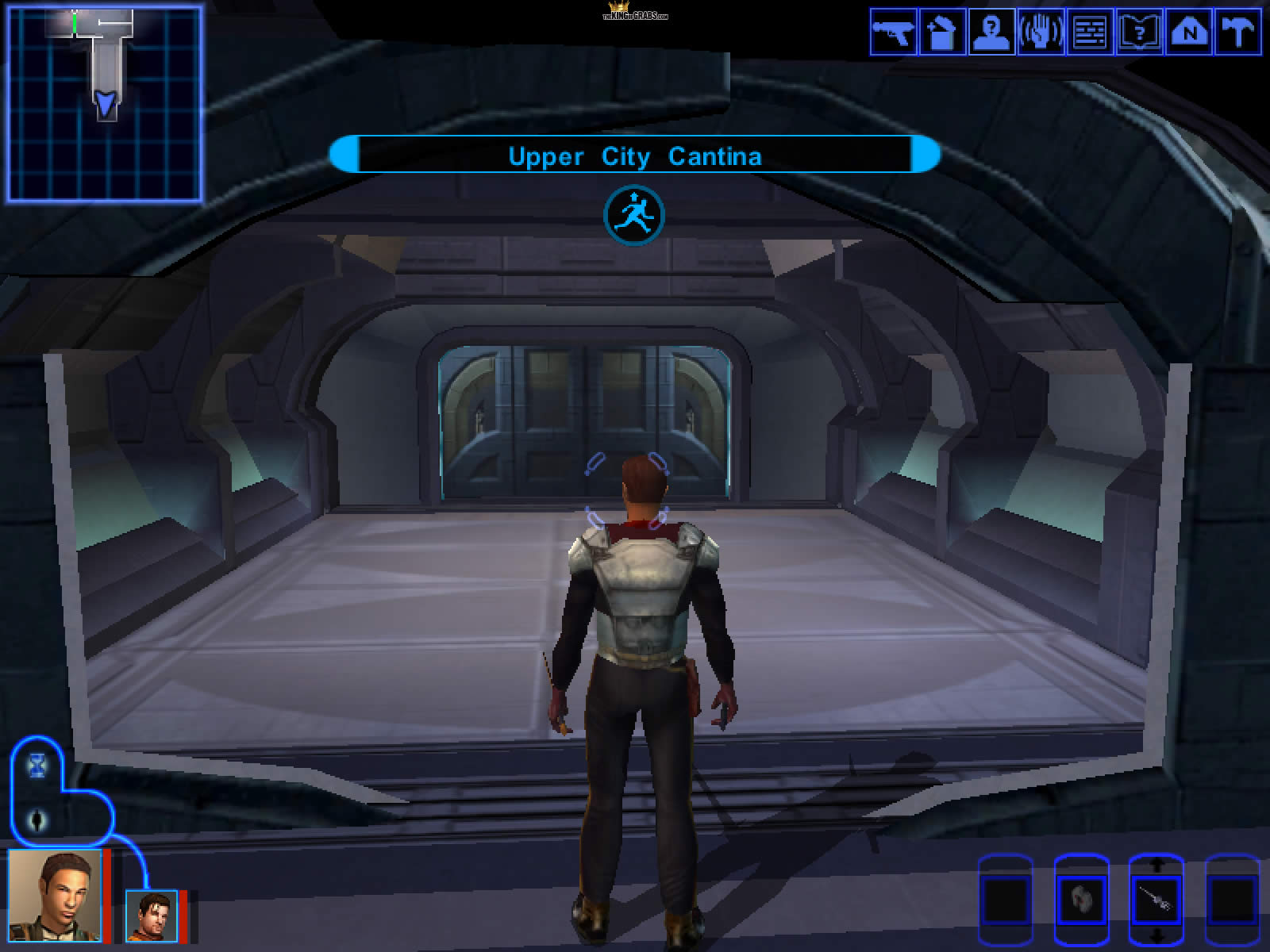Open the Options hammer icon
1270x952 pixels.
coord(1237,33)
